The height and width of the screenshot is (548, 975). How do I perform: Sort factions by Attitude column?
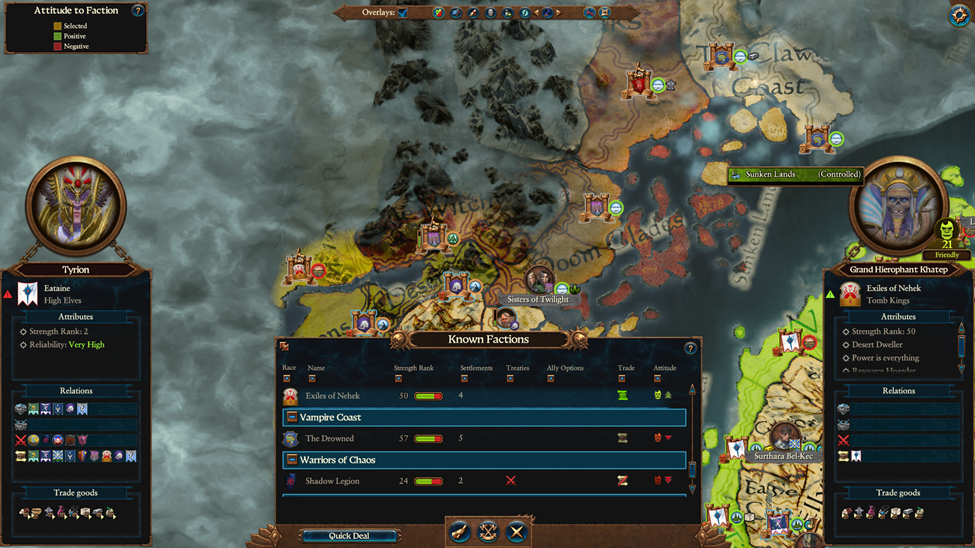(657, 379)
